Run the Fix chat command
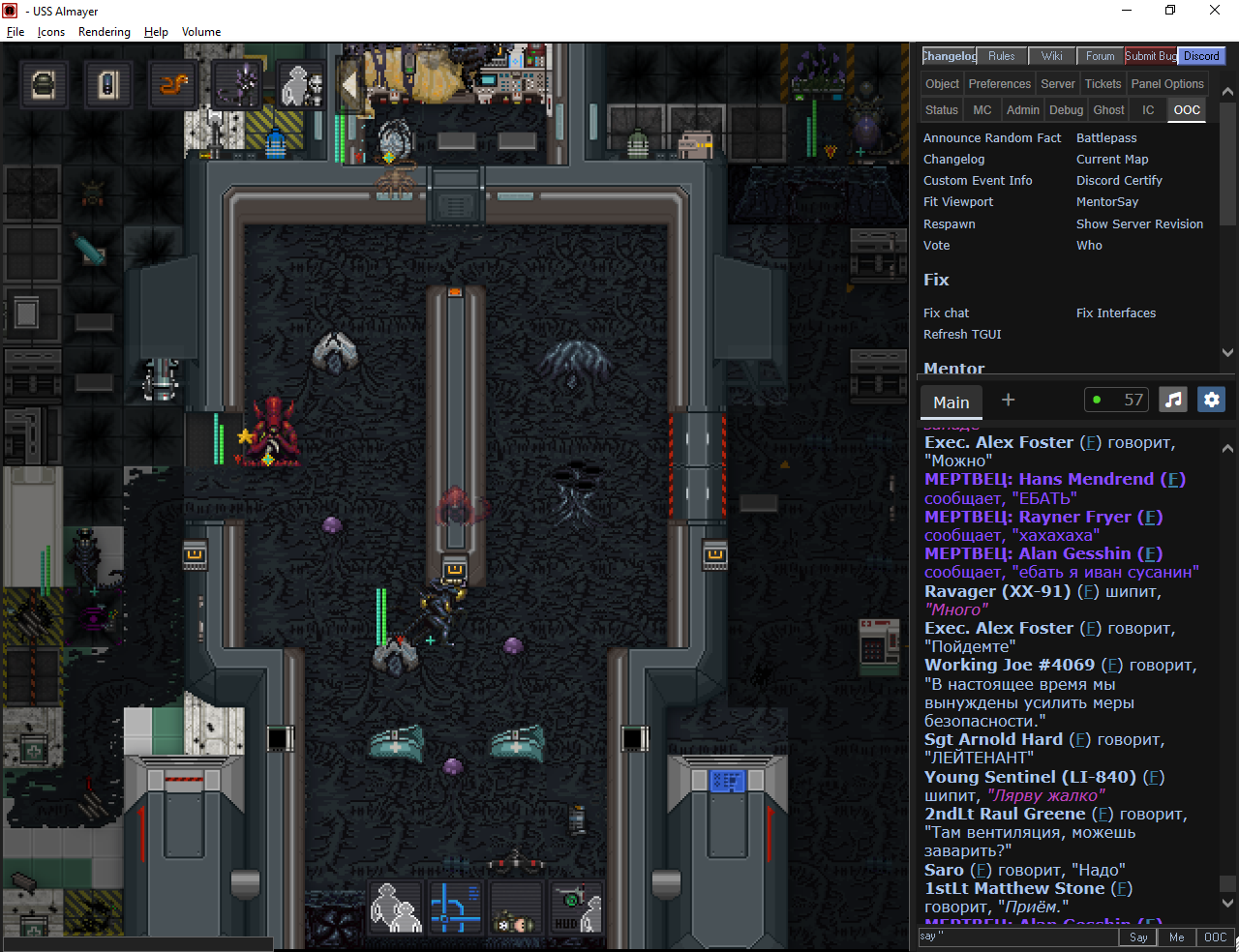The width and height of the screenshot is (1239, 952). pyautogui.click(x=946, y=313)
